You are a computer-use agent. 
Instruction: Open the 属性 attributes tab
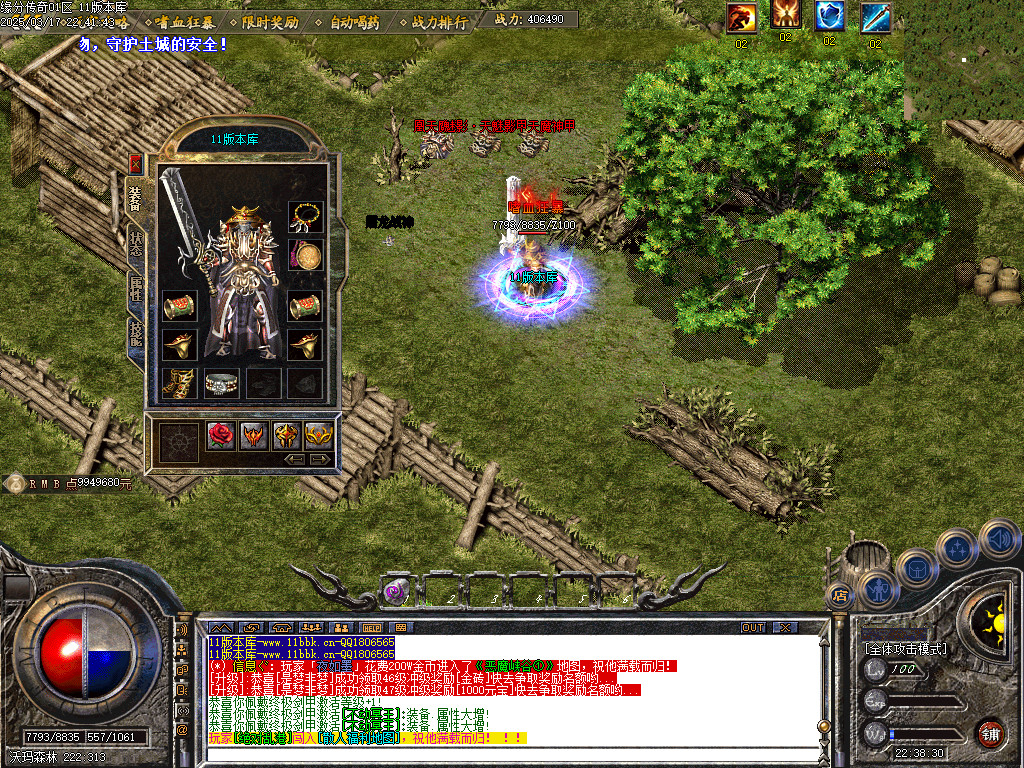(137, 290)
